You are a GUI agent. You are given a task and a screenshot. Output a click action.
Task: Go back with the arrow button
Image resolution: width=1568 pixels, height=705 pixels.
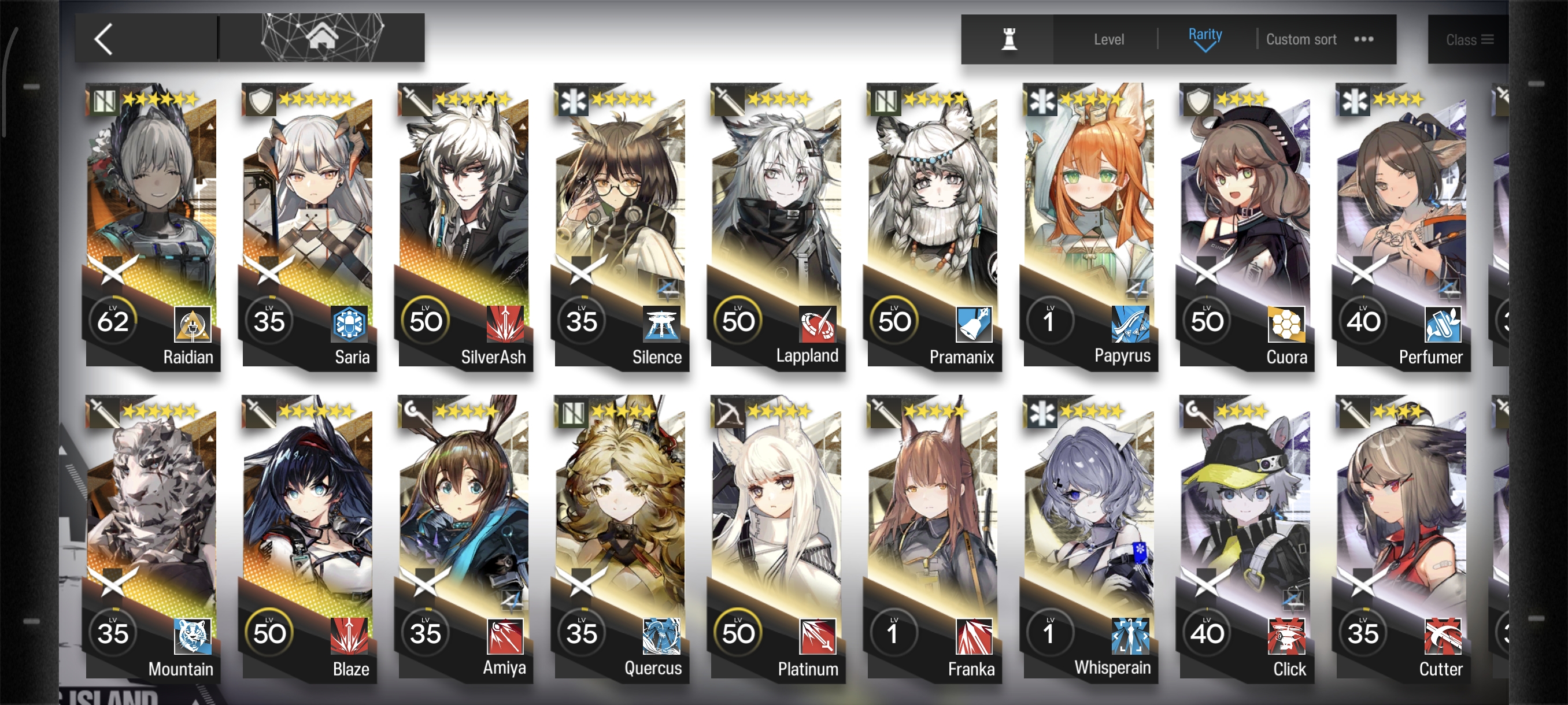[105, 39]
